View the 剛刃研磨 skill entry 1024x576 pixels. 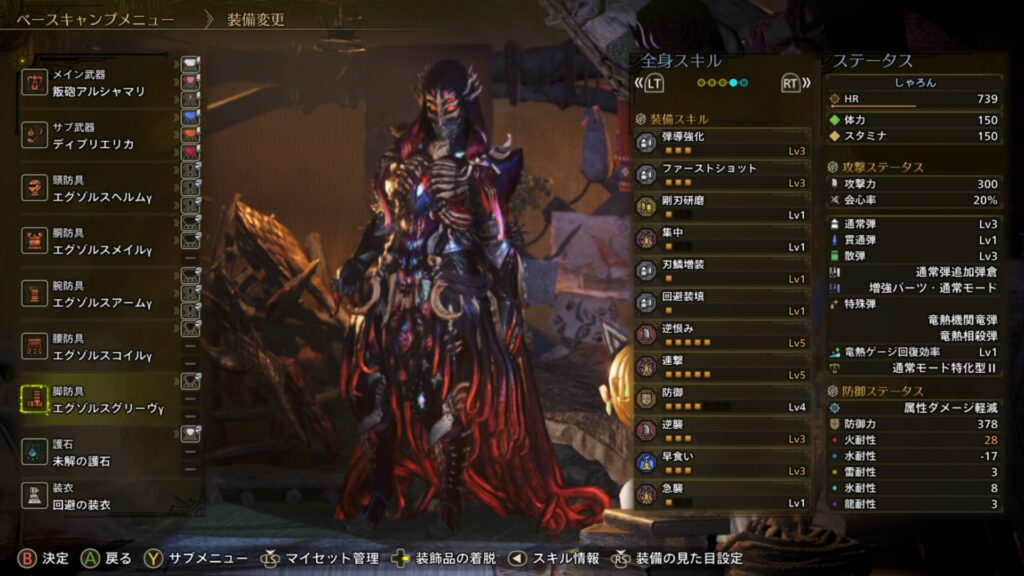722,207
